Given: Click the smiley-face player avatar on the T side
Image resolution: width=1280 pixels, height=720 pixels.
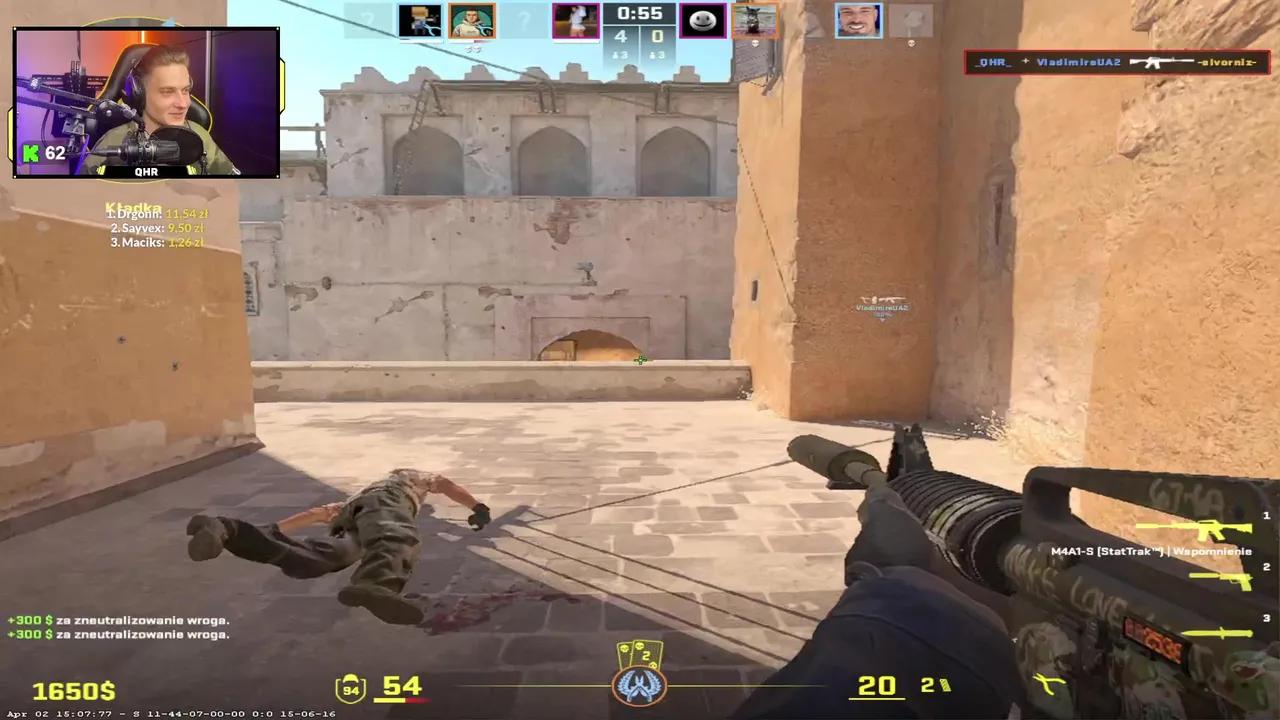Looking at the screenshot, I should point(702,18).
